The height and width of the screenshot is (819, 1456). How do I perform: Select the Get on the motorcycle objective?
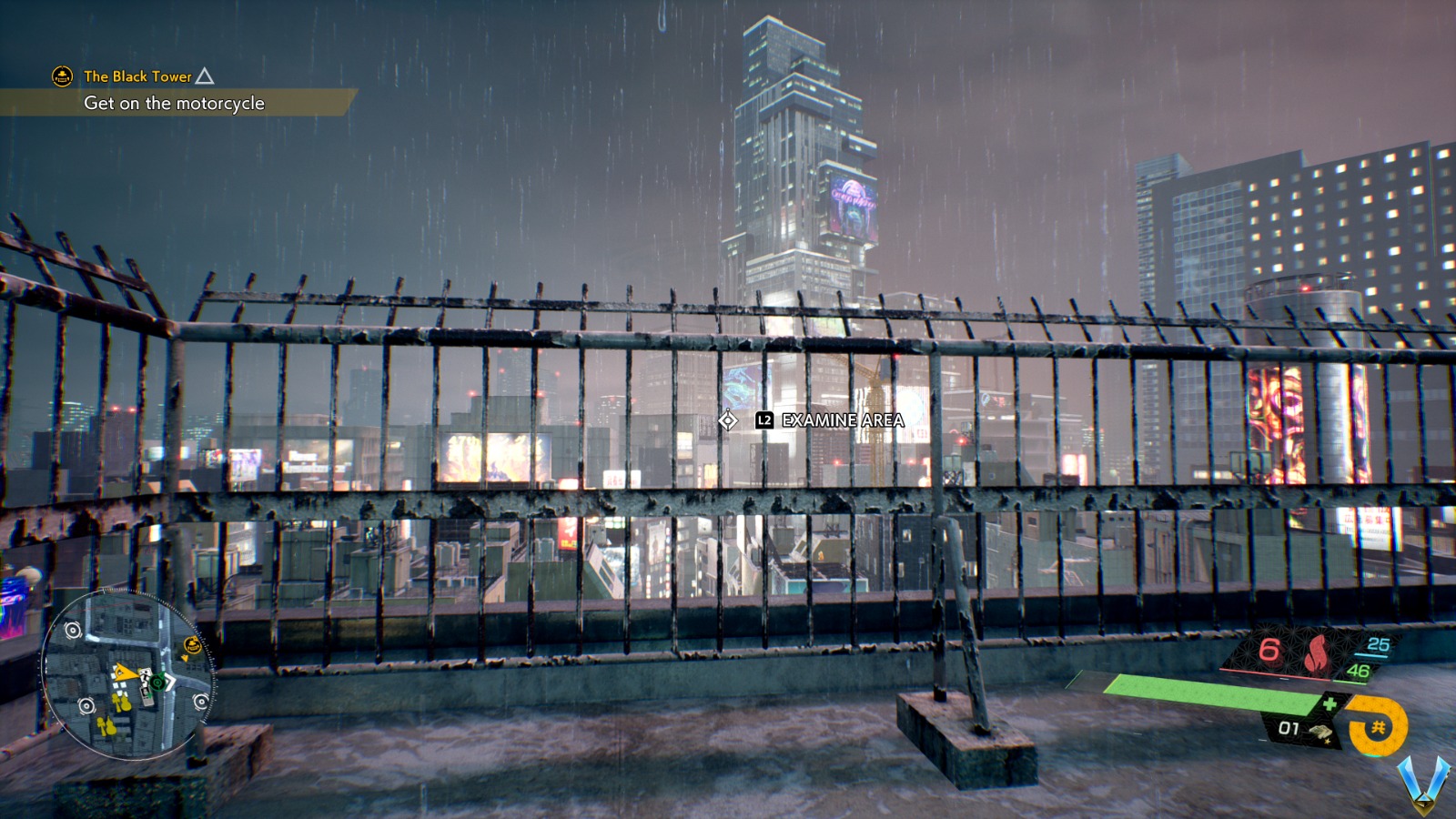click(x=173, y=105)
